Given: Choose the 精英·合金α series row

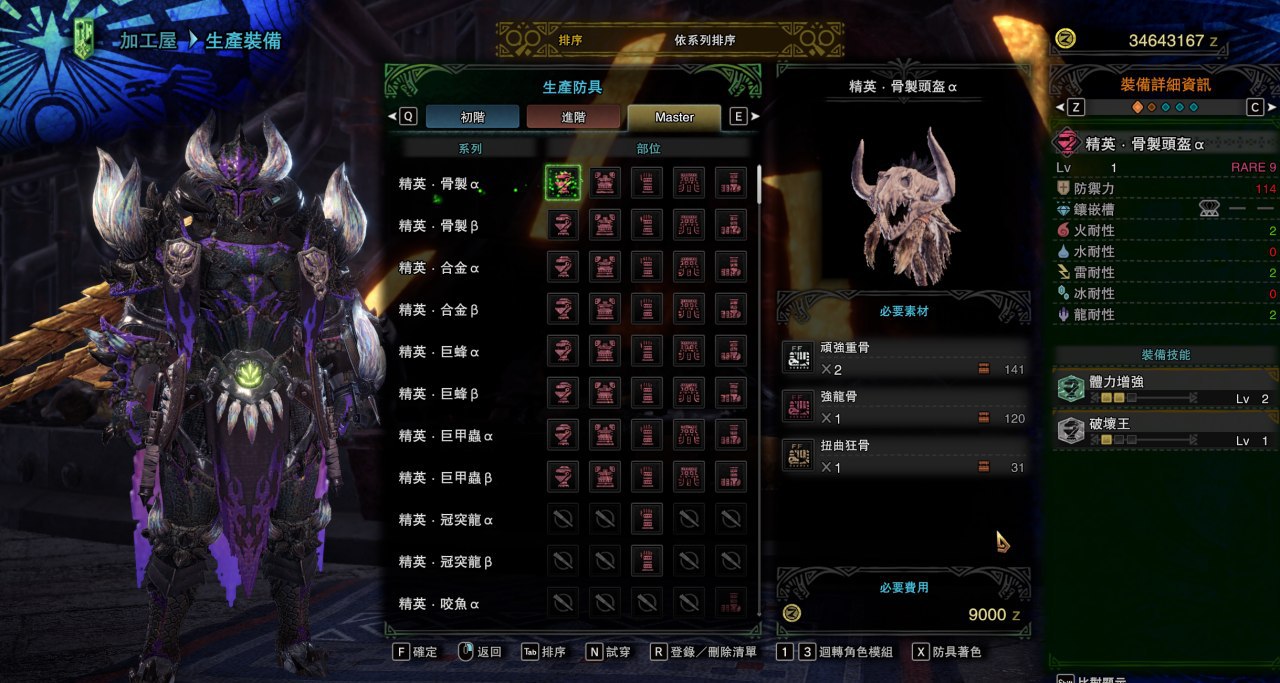Looking at the screenshot, I should point(439,268).
